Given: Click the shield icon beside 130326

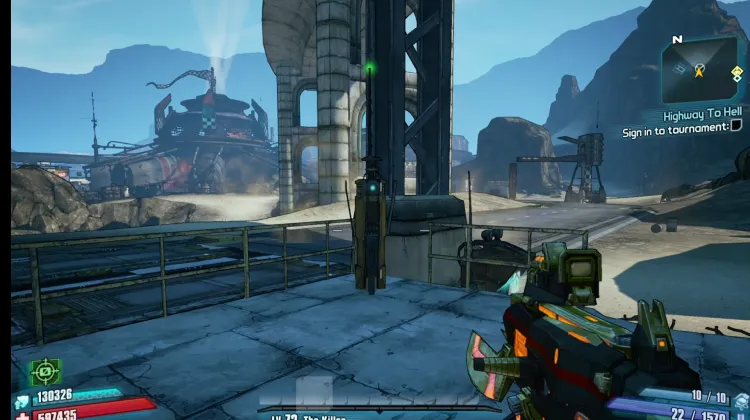Looking at the screenshot, I should pyautogui.click(x=22, y=400).
